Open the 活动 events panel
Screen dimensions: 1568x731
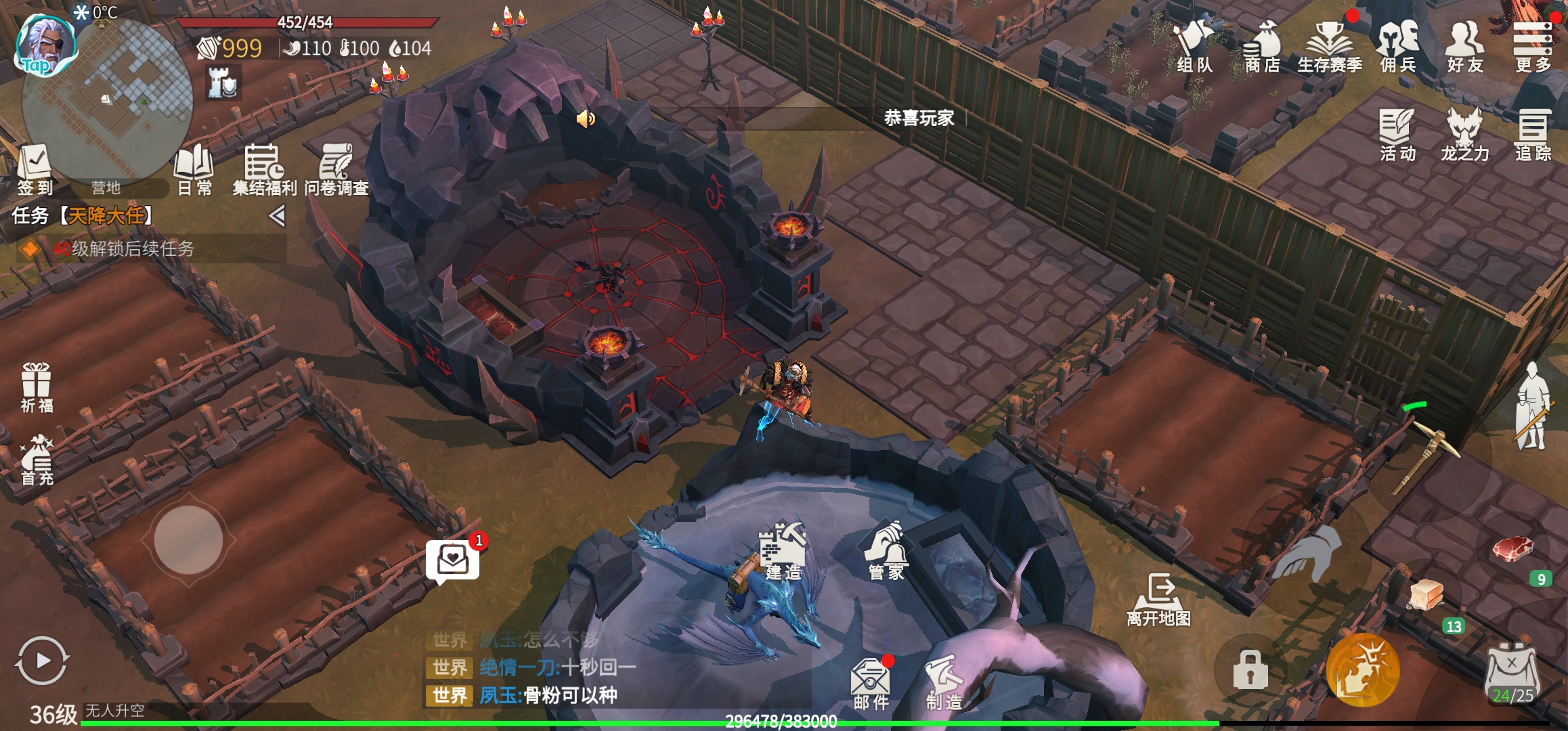tap(1397, 135)
